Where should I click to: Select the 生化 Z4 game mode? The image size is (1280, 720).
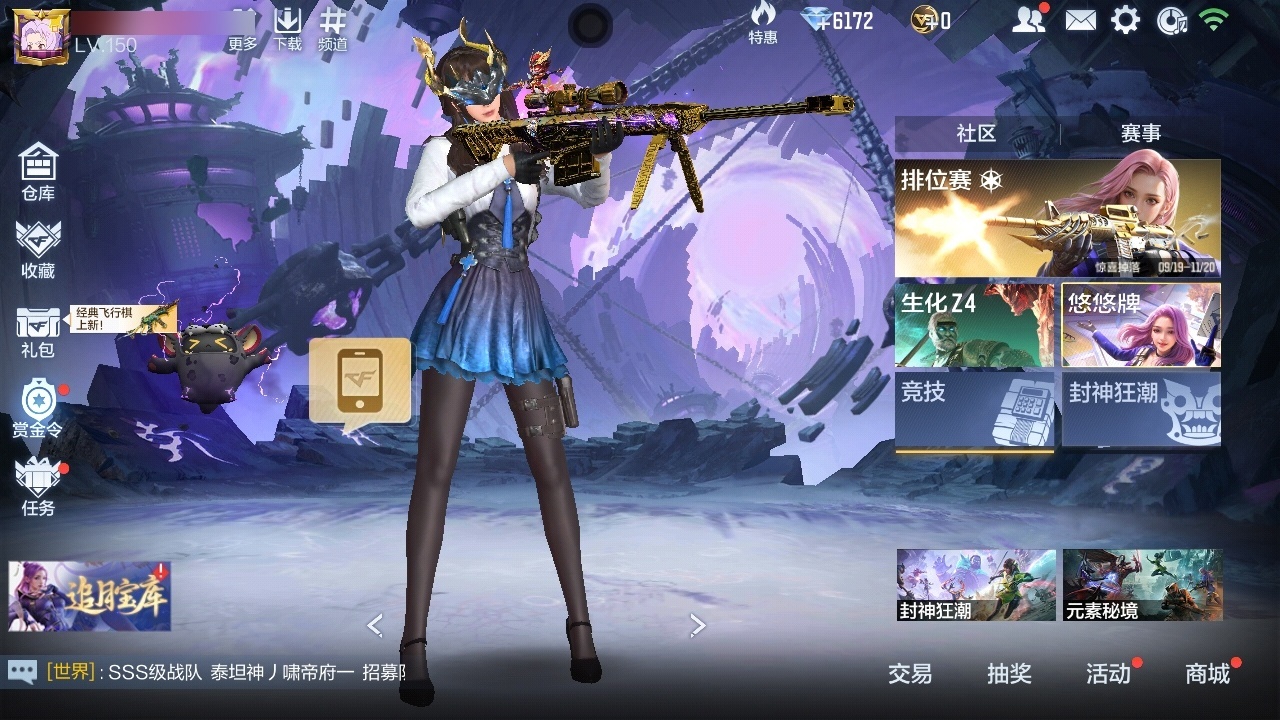pyautogui.click(x=974, y=325)
